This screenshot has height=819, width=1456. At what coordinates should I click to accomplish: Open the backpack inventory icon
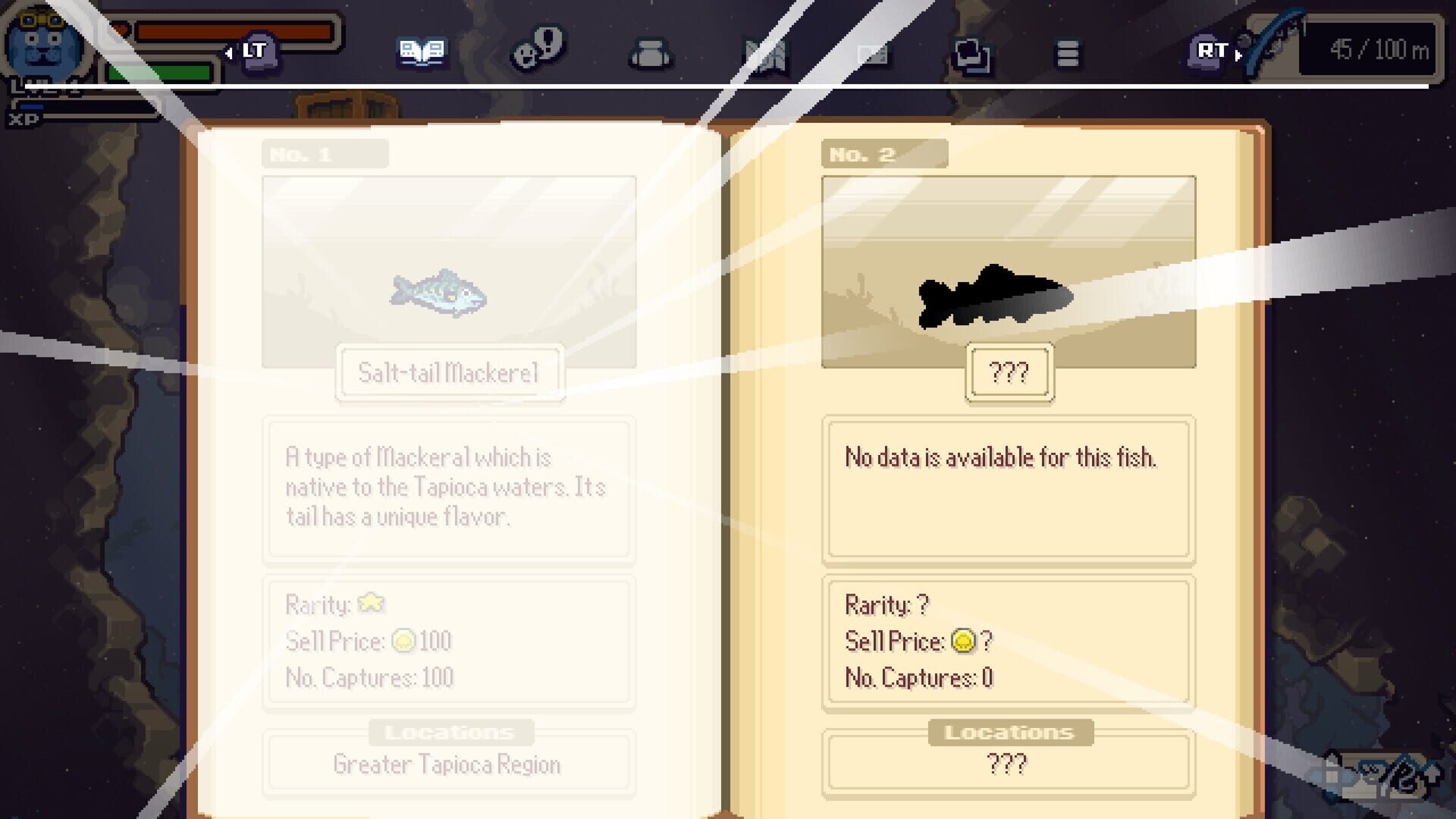tap(651, 53)
